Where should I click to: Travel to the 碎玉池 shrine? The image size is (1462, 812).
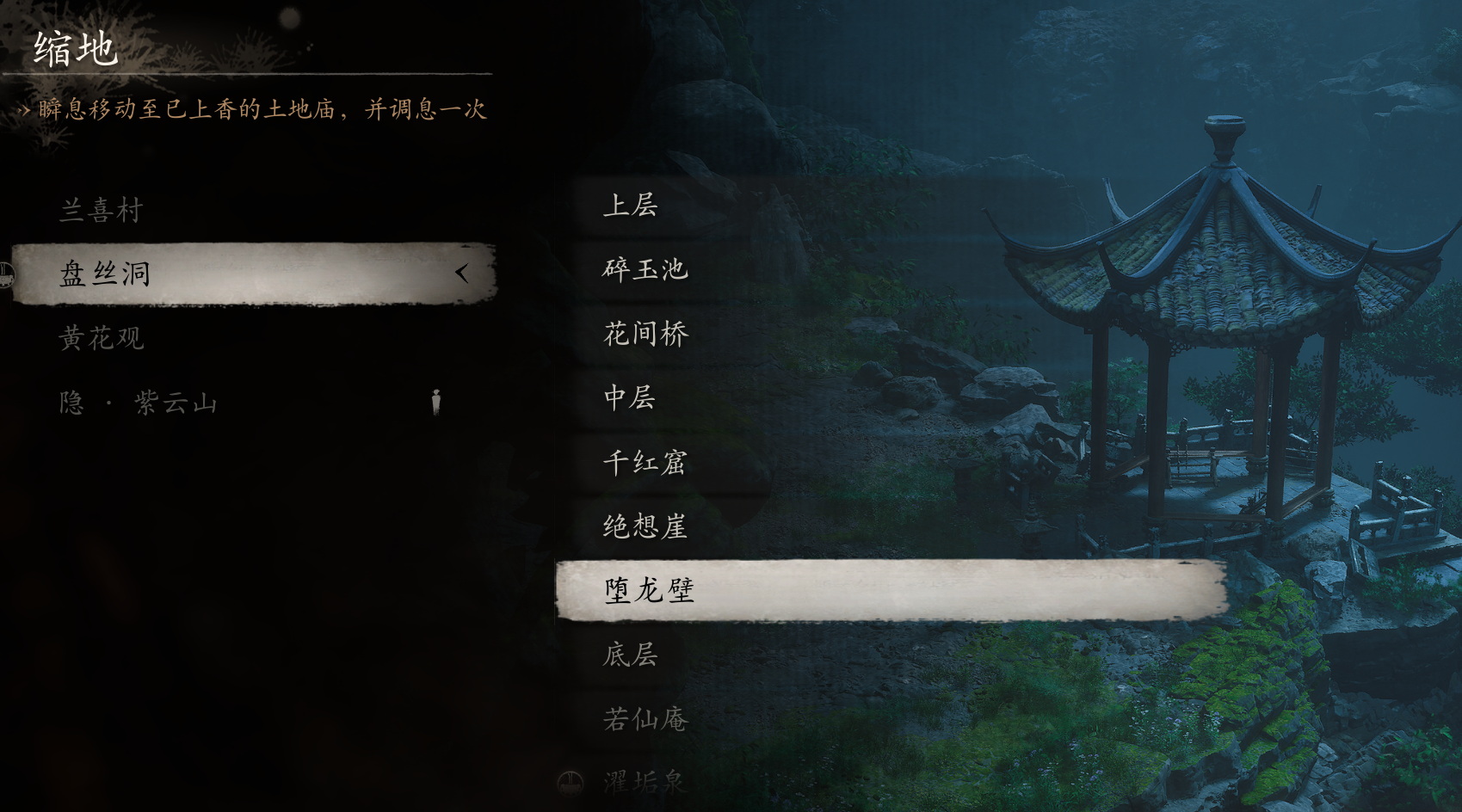point(644,269)
